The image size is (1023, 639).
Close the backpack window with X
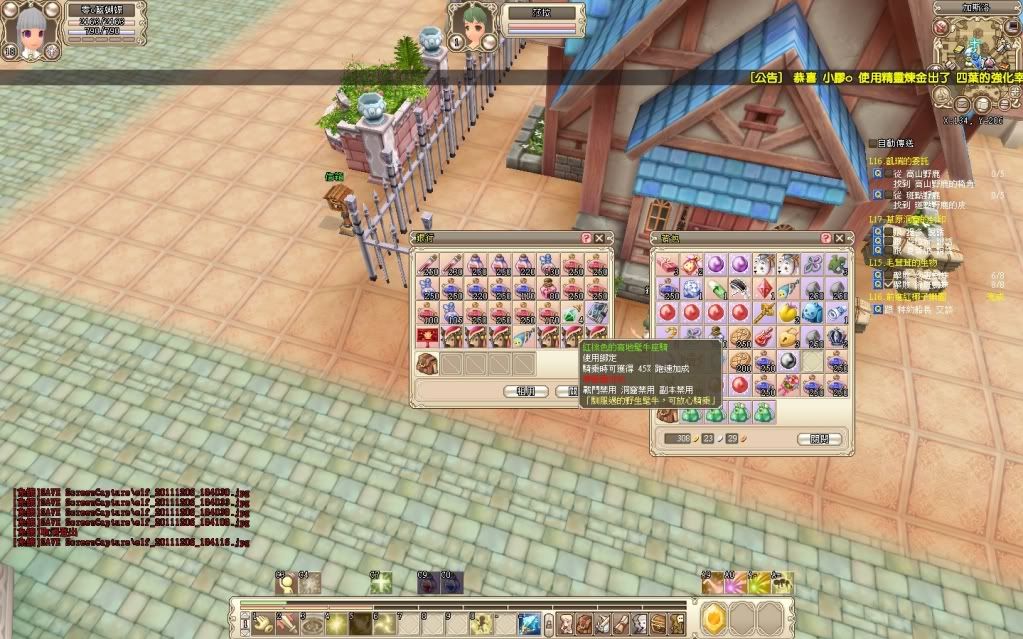coord(839,238)
